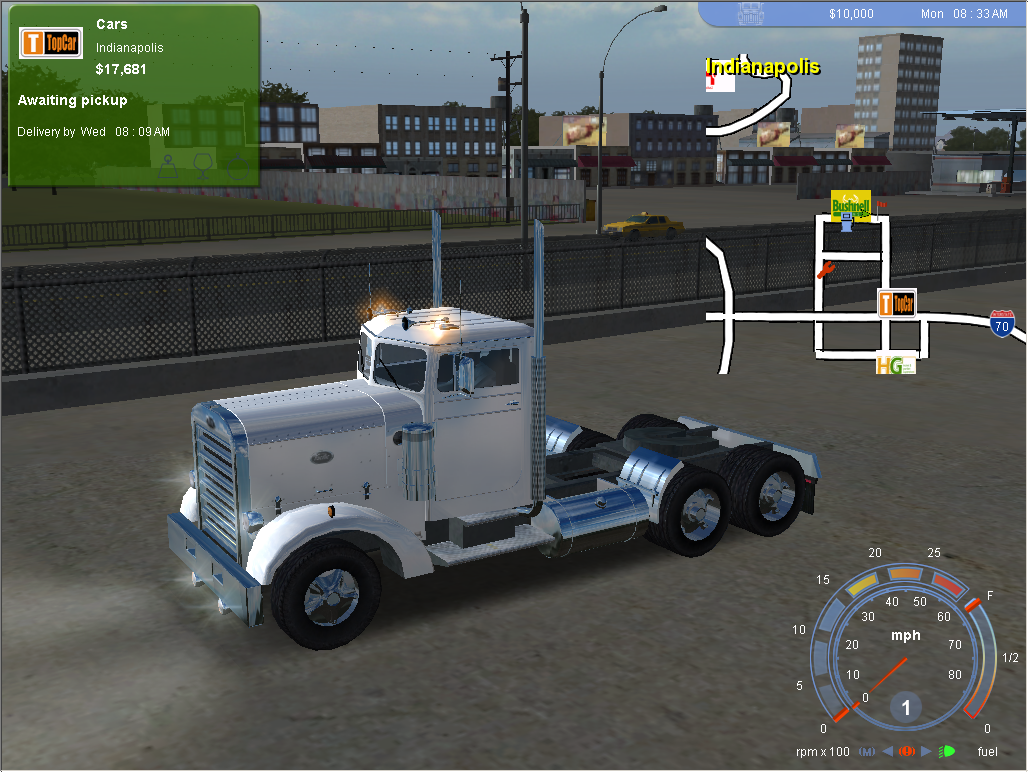Activate the right turn signal arrow
Viewport: 1028px width, 772px height.
point(926,751)
